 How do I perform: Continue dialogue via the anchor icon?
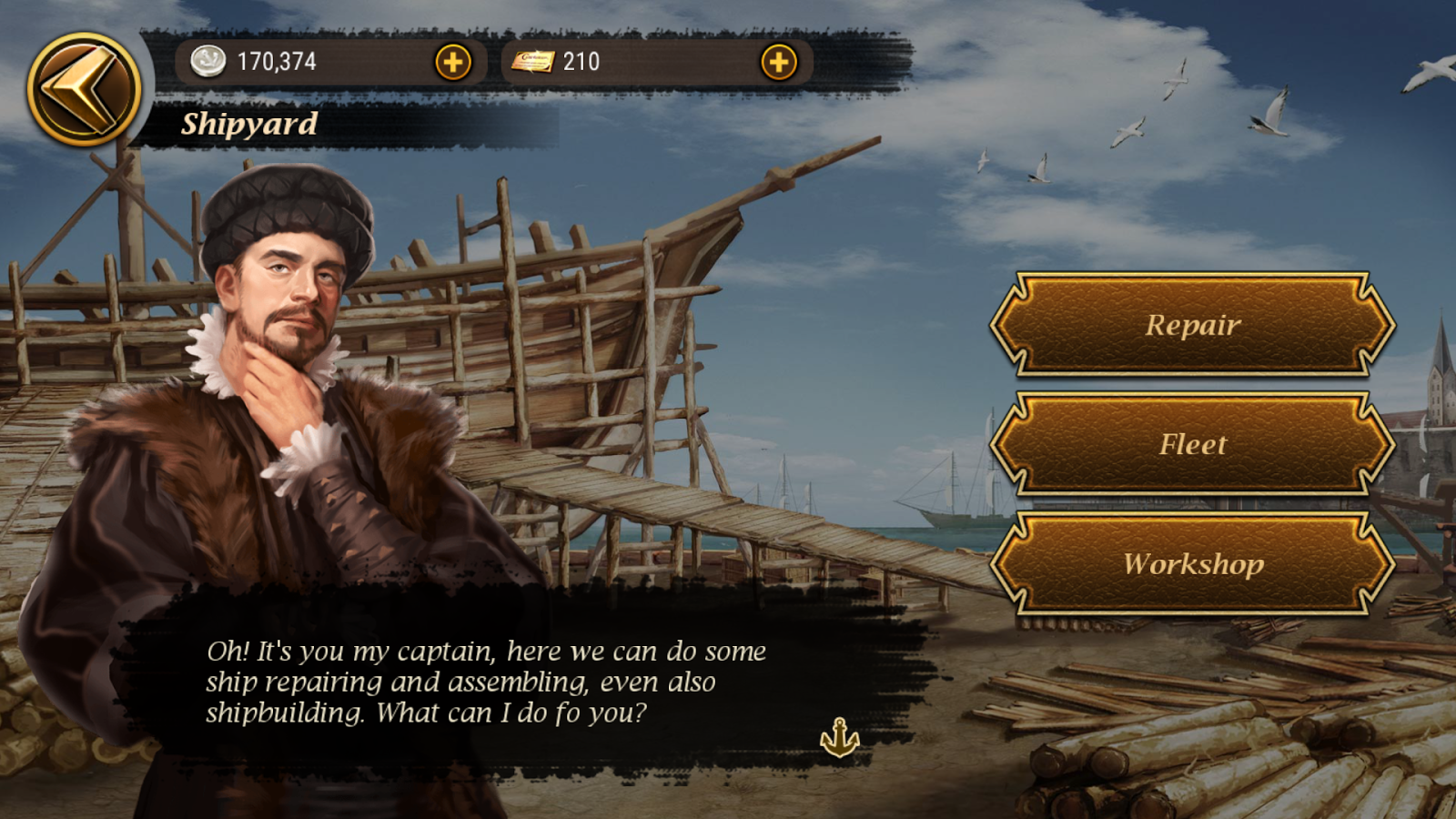pos(839,737)
